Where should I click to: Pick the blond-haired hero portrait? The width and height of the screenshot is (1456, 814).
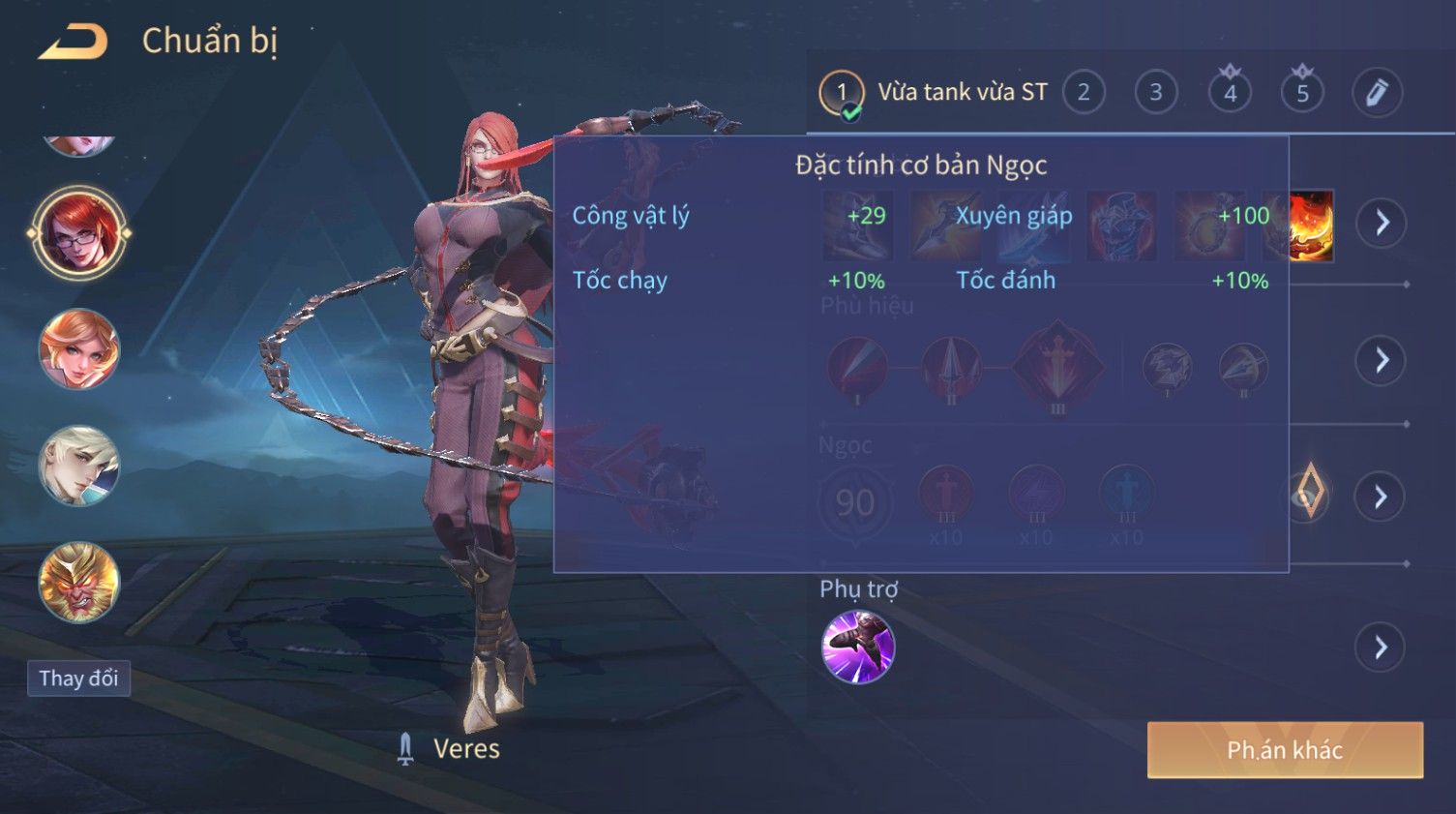(x=78, y=466)
